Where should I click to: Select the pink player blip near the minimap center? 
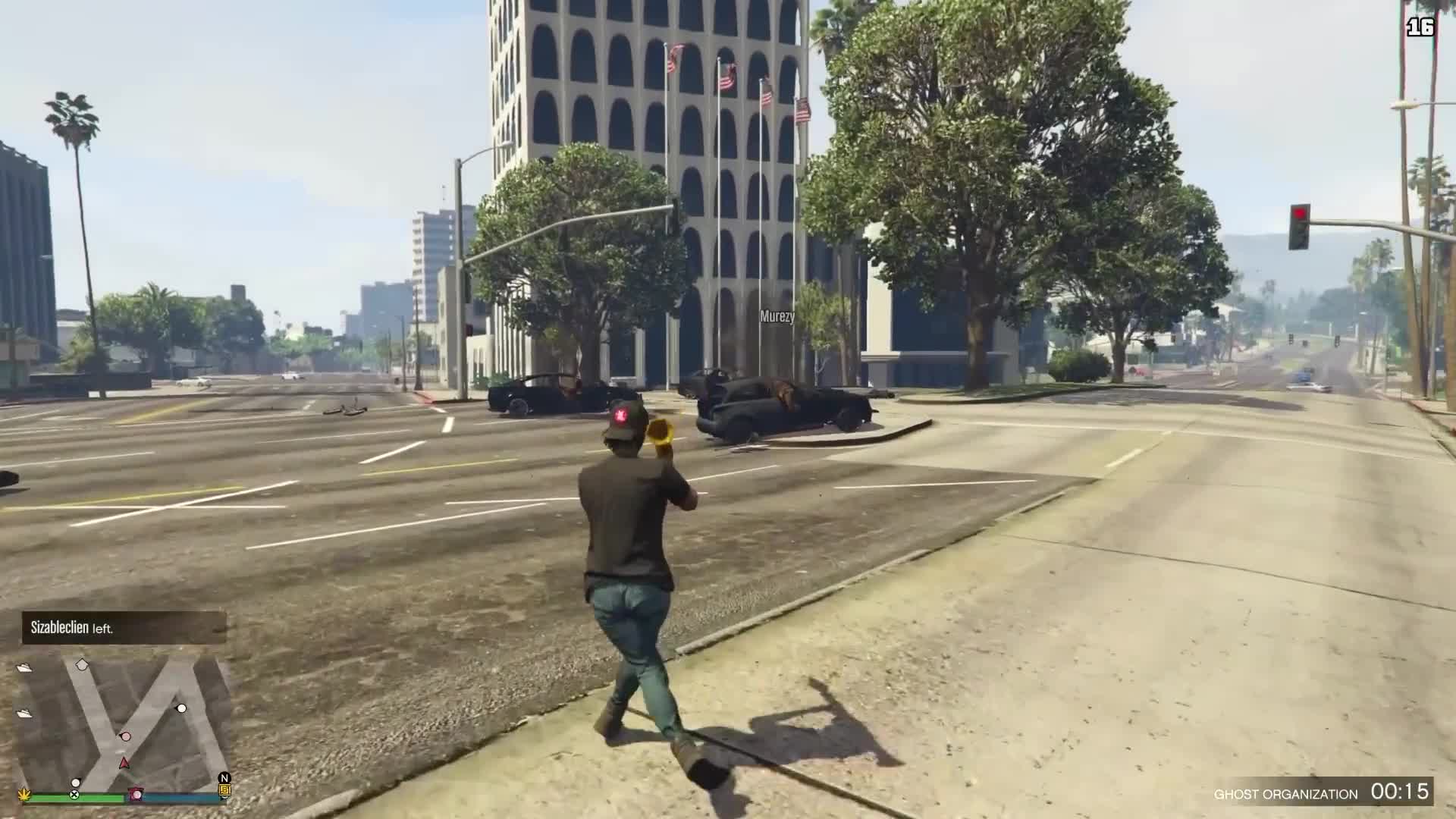click(x=126, y=736)
